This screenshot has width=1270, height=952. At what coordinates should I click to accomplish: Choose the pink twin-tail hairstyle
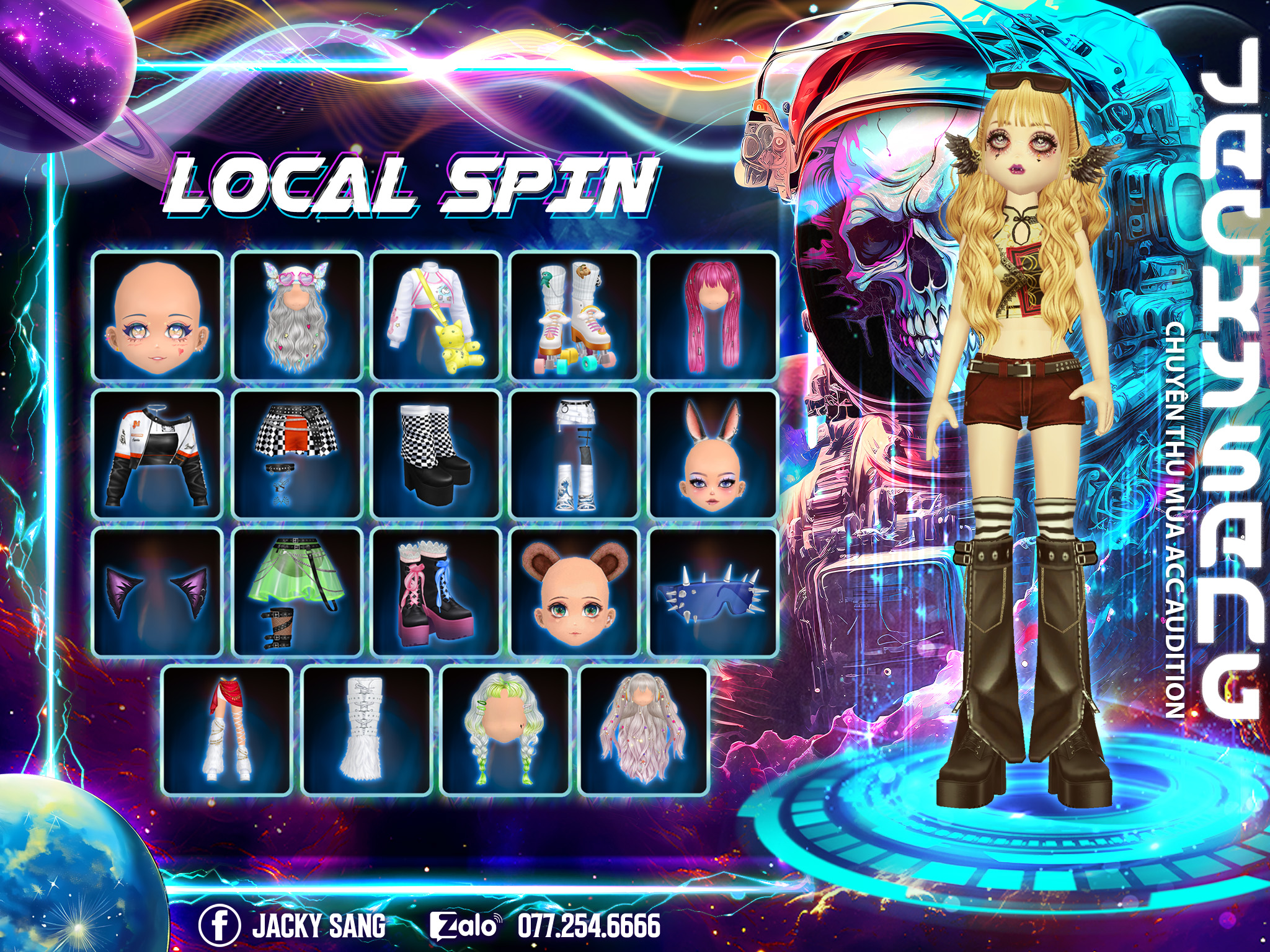click(713, 316)
